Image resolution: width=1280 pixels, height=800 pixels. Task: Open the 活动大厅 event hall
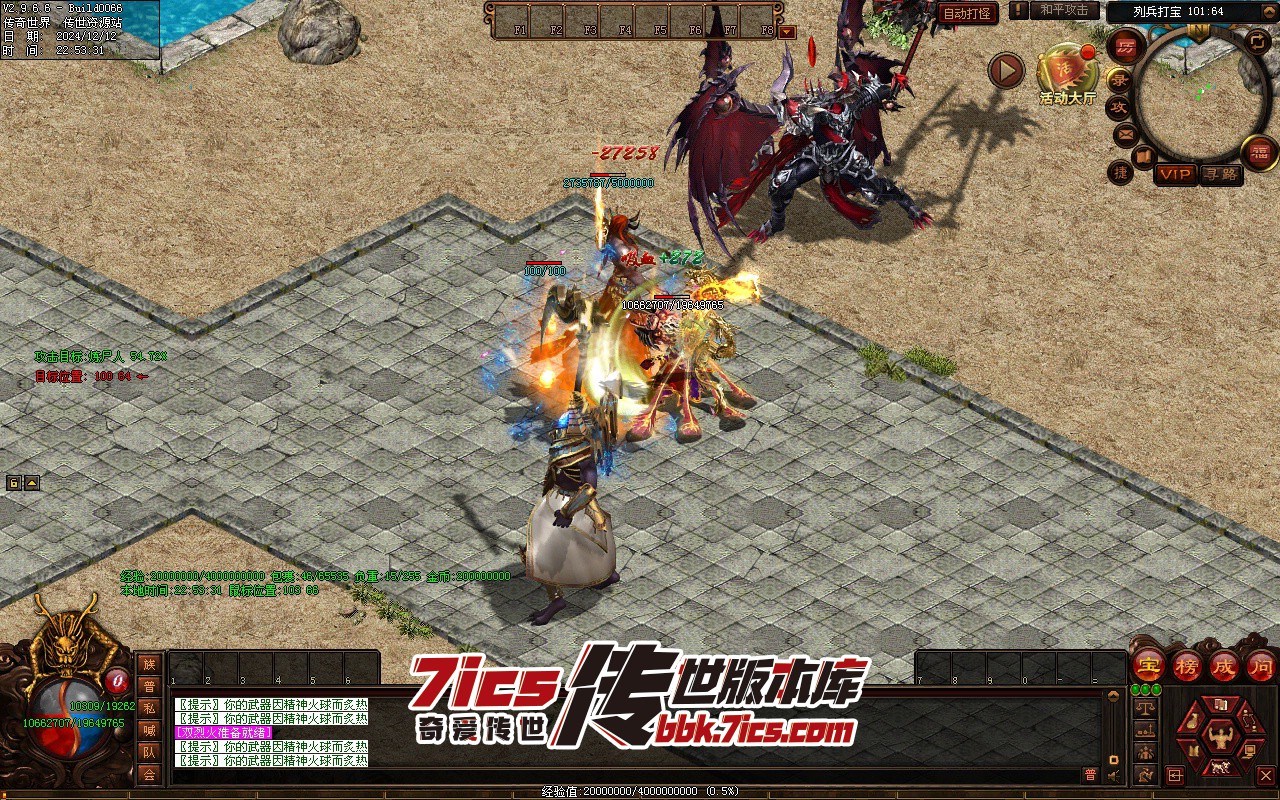[x=1067, y=70]
